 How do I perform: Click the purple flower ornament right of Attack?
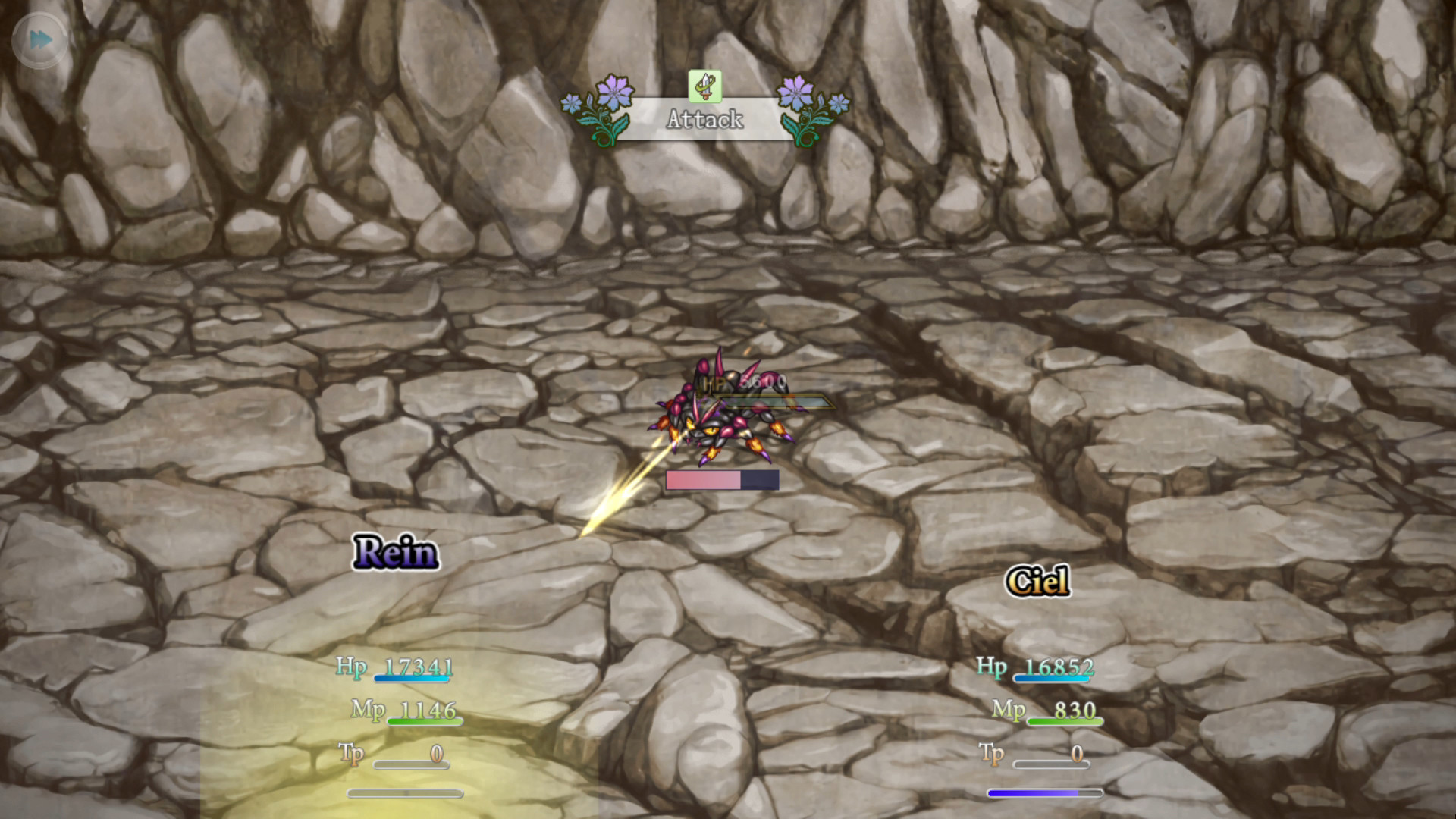click(798, 93)
